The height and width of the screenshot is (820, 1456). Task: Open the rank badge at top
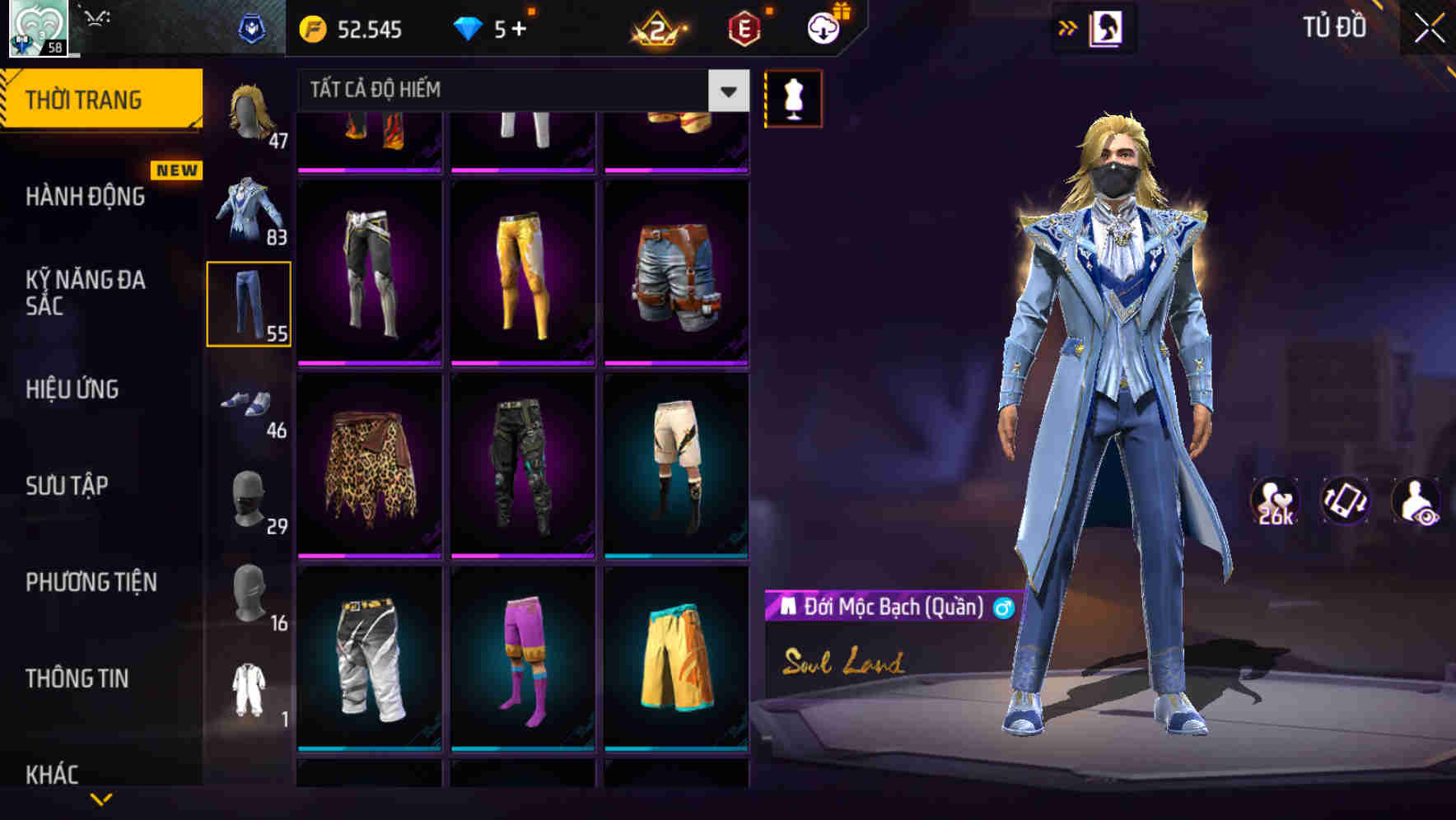659,27
